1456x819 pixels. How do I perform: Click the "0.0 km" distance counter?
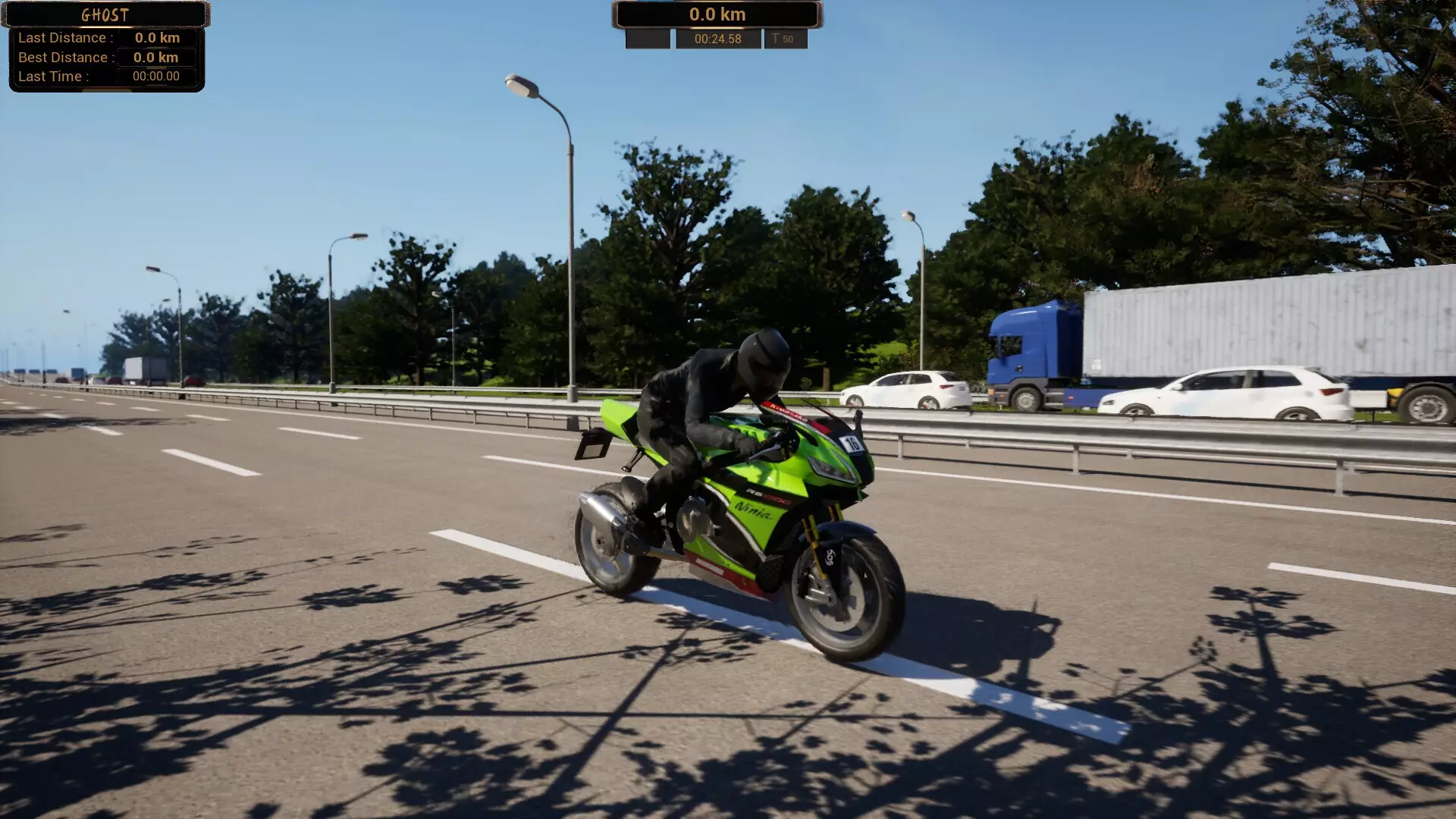pyautogui.click(x=716, y=14)
